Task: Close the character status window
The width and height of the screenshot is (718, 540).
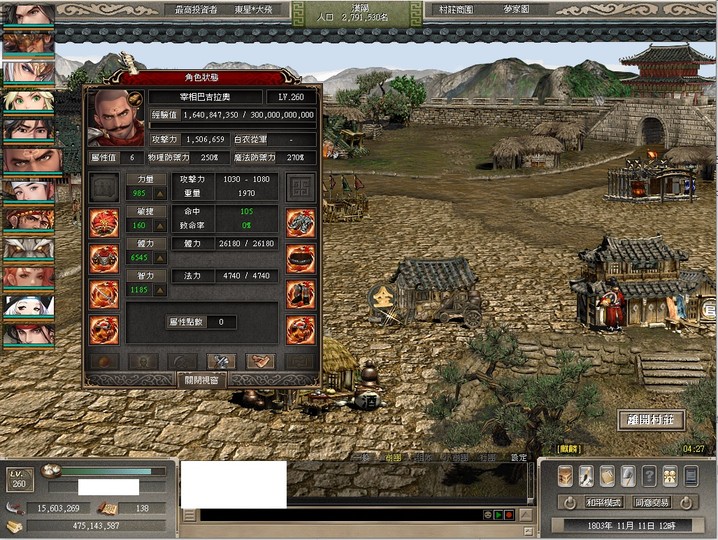Action: click(202, 380)
